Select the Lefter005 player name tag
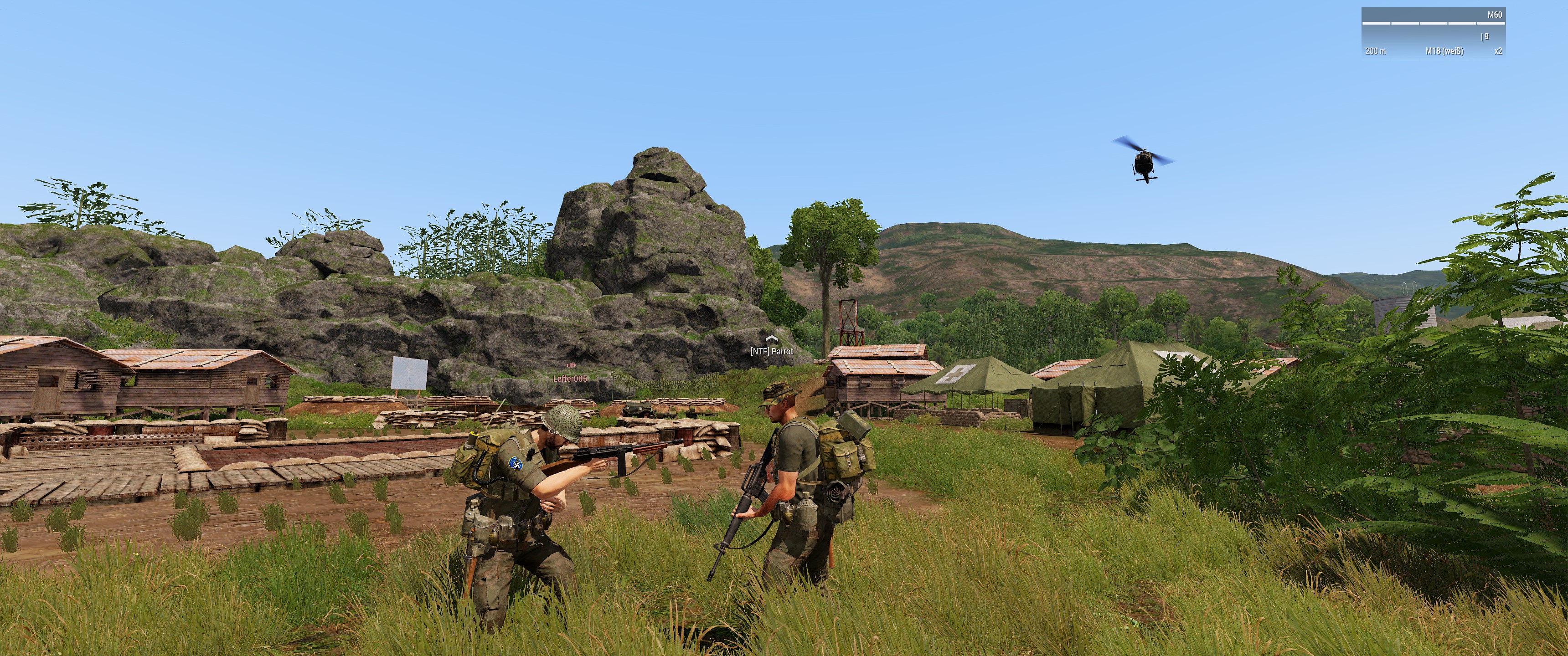Image resolution: width=1568 pixels, height=656 pixels. pos(570,379)
